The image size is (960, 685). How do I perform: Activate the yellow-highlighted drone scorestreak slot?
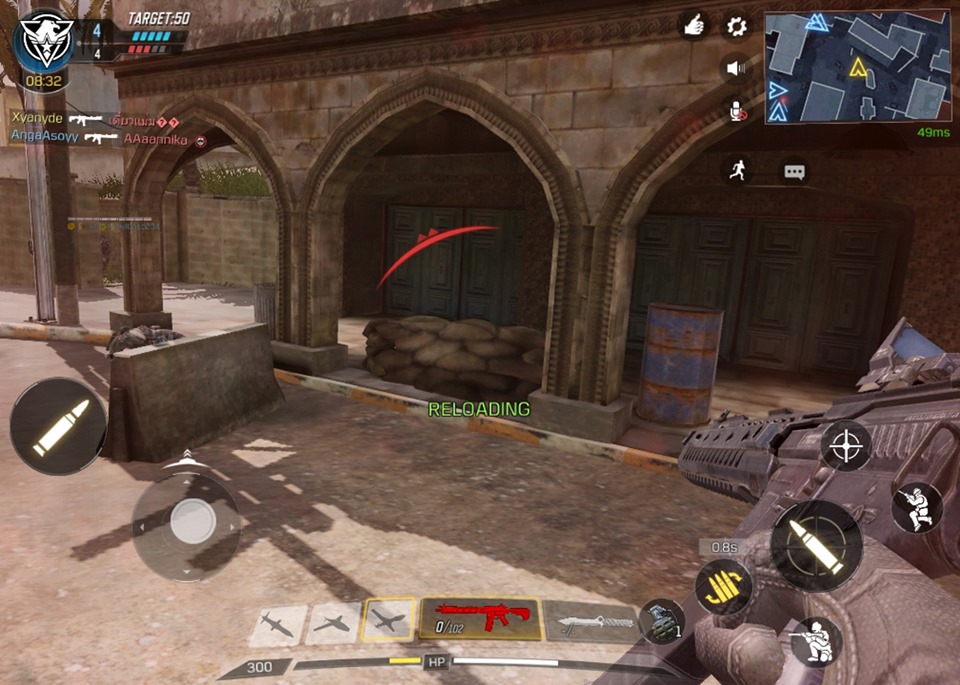[x=389, y=621]
